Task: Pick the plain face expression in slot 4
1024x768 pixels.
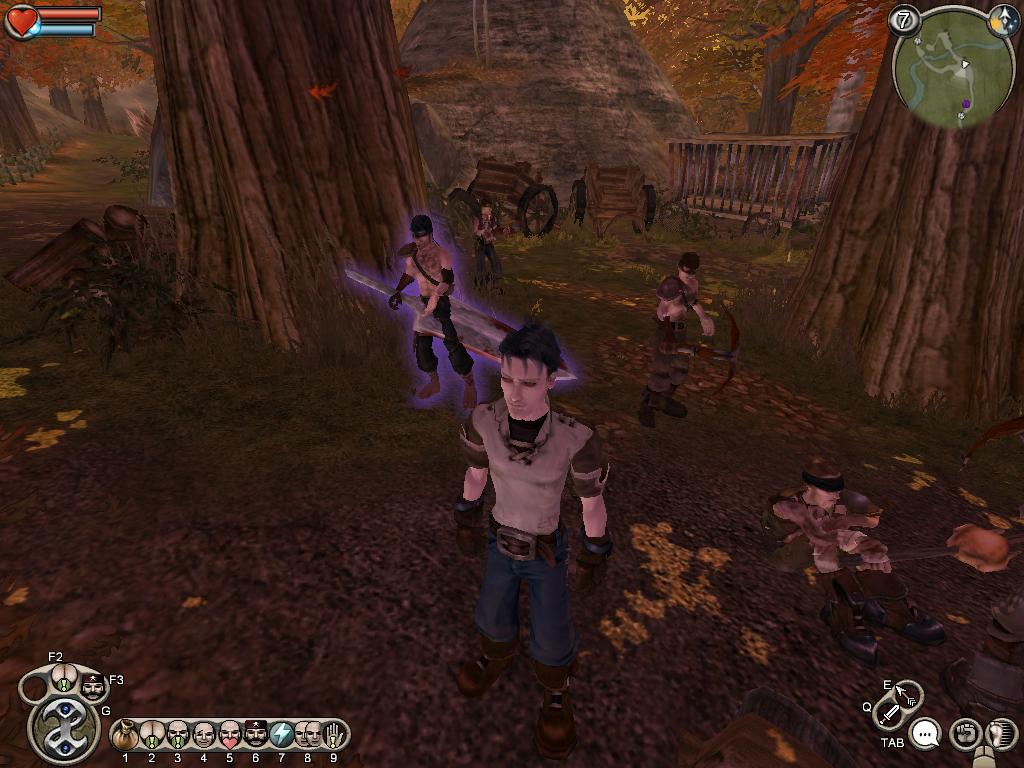Action: (x=204, y=736)
